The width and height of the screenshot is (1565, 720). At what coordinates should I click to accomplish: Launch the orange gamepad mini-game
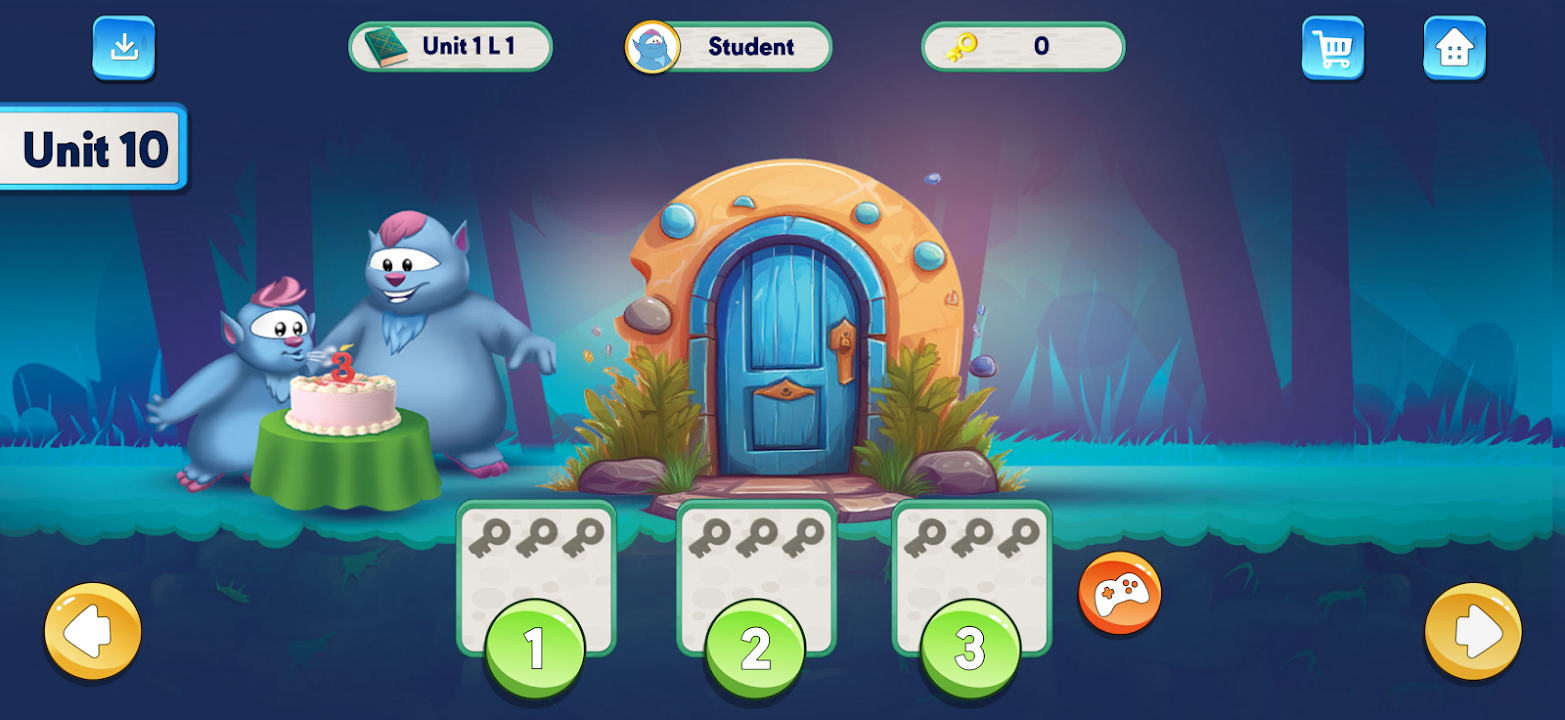pyautogui.click(x=1119, y=594)
